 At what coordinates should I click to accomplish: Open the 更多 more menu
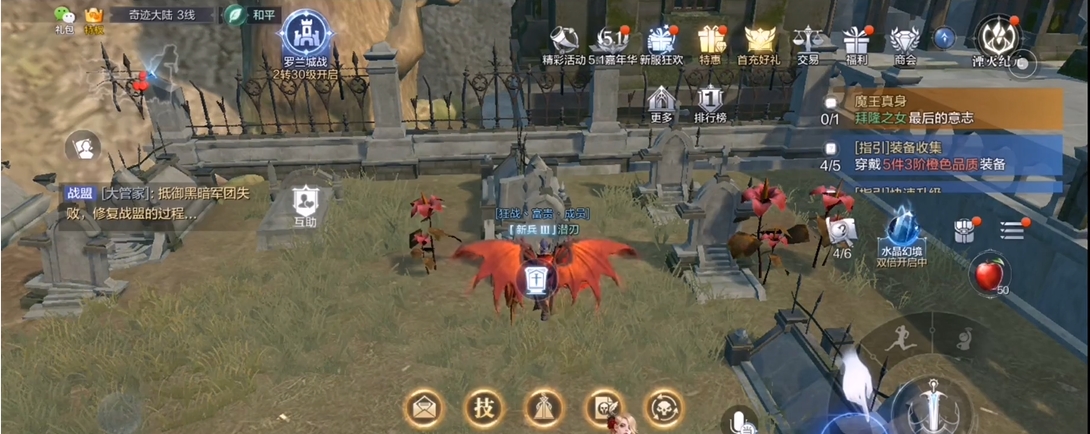(x=661, y=101)
